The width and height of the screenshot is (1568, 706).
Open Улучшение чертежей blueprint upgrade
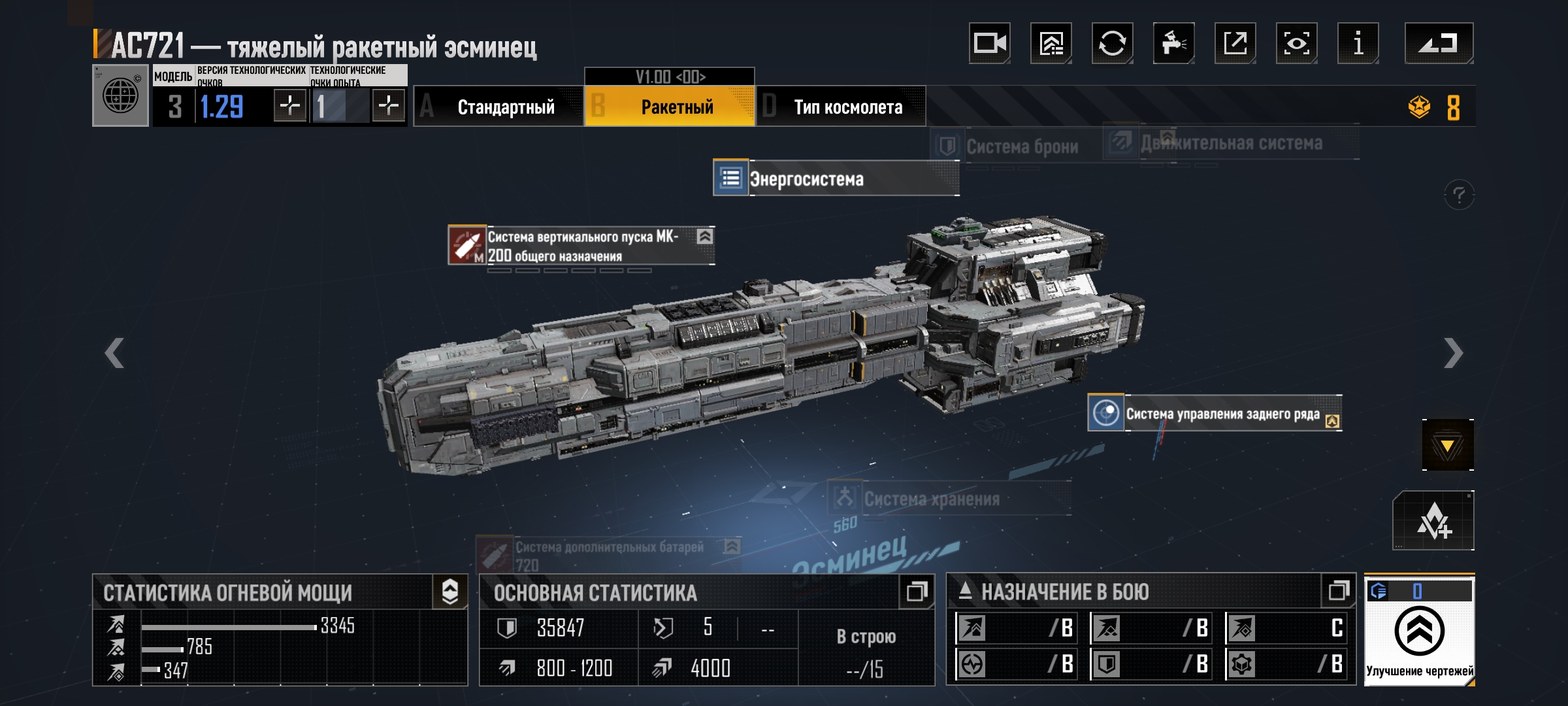[1419, 631]
